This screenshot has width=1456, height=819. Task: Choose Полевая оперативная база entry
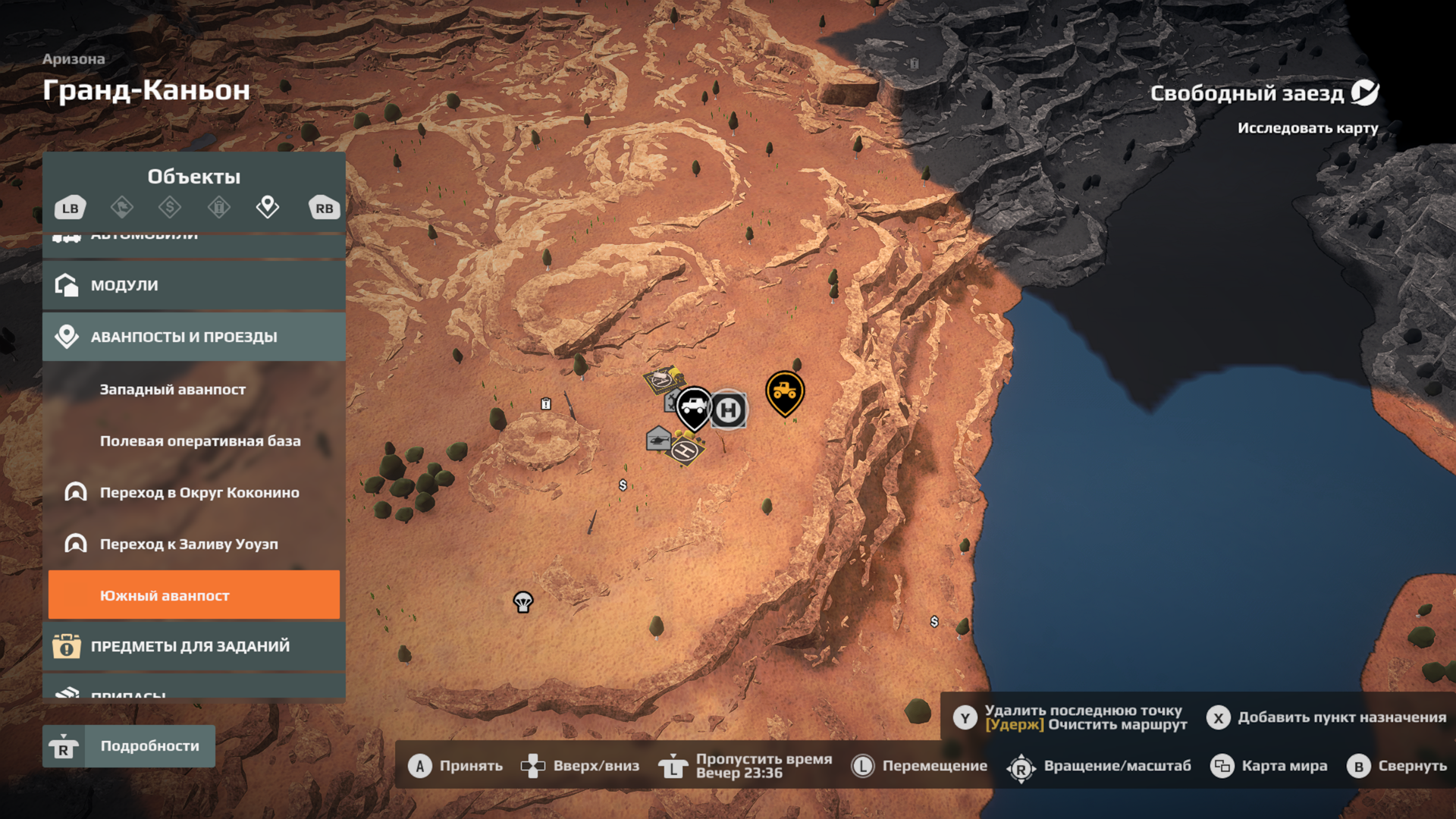[x=200, y=441]
